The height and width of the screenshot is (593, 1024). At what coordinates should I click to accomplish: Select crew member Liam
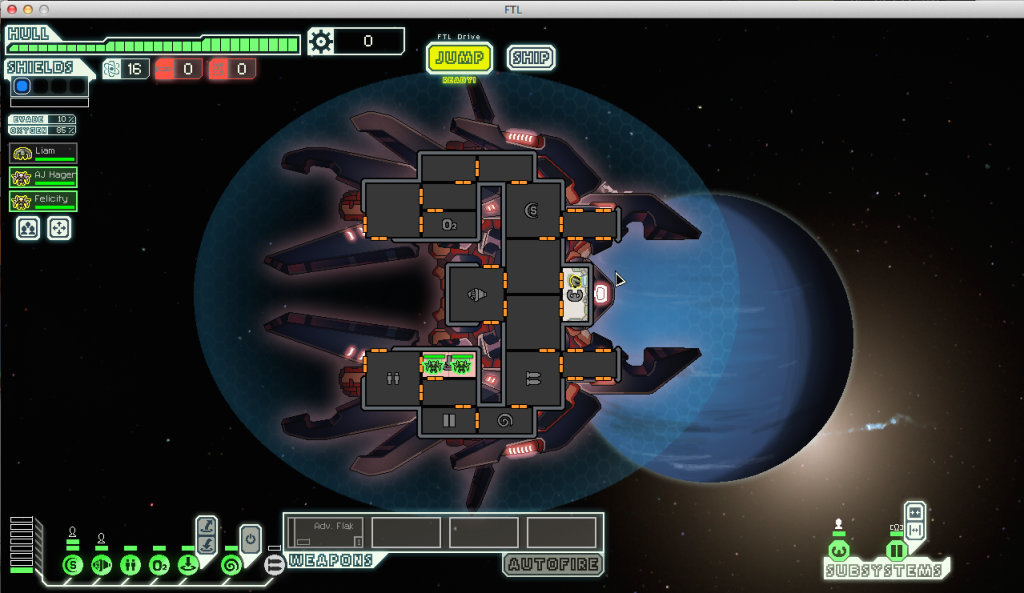43,153
